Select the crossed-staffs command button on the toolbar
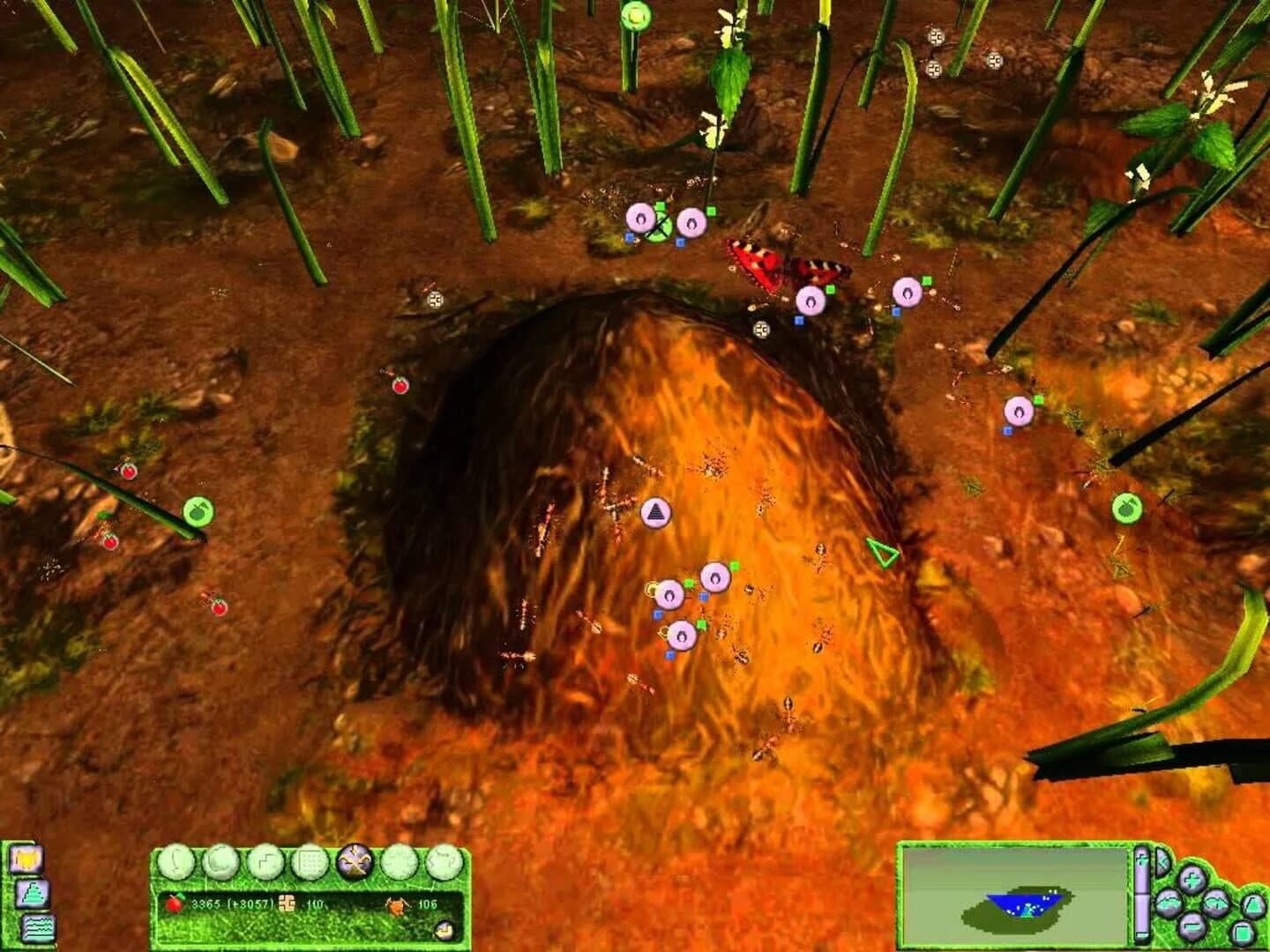The height and width of the screenshot is (952, 1270). (x=355, y=862)
